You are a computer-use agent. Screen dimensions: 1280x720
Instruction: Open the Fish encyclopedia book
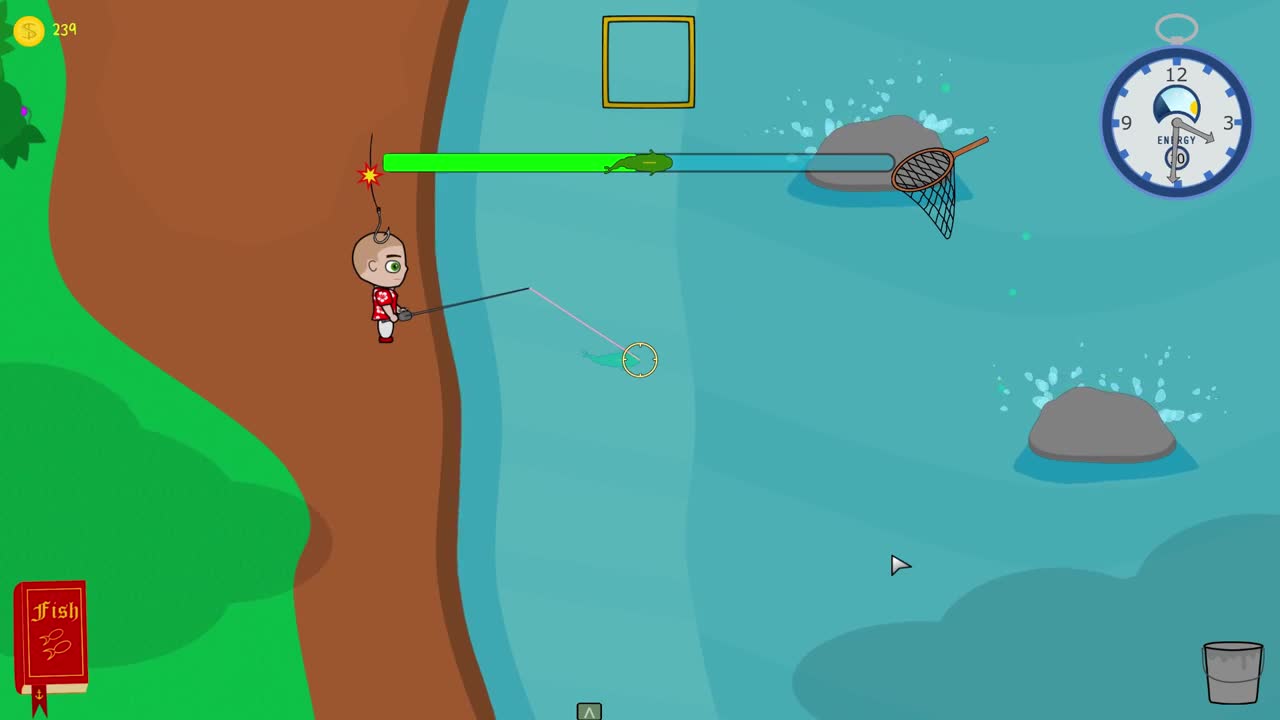49,632
